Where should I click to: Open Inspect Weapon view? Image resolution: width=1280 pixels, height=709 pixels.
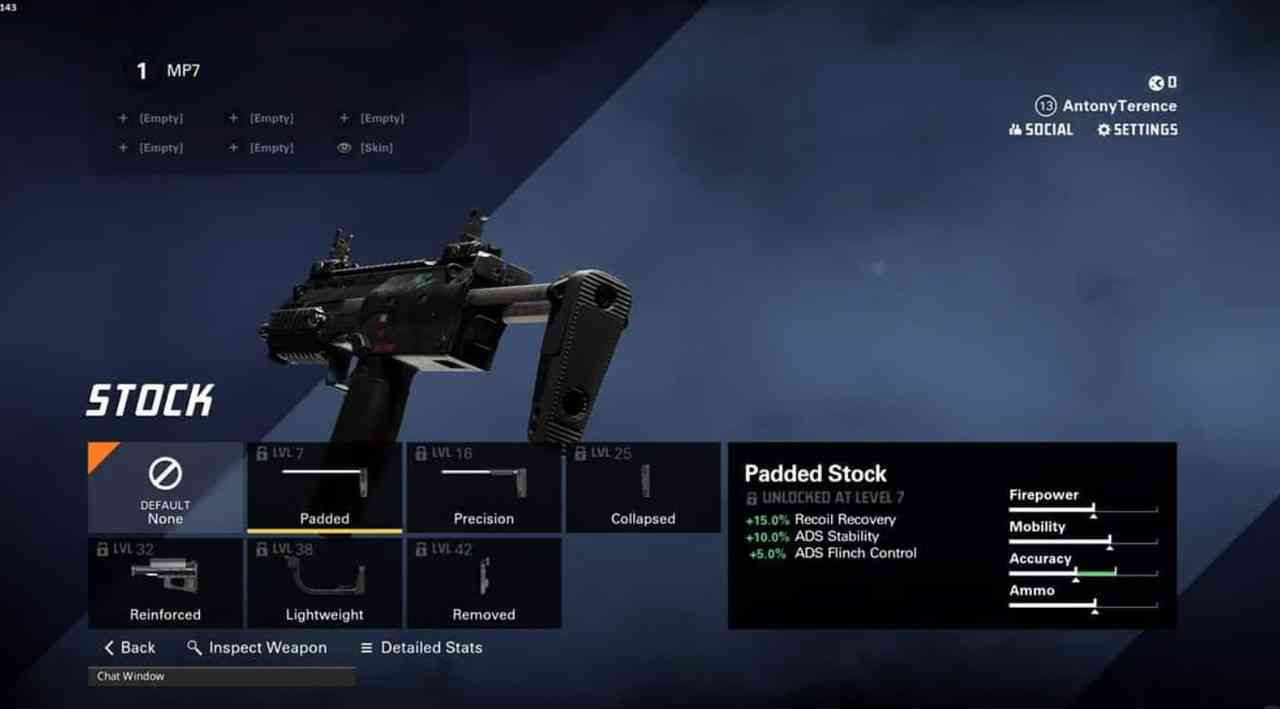tap(257, 648)
